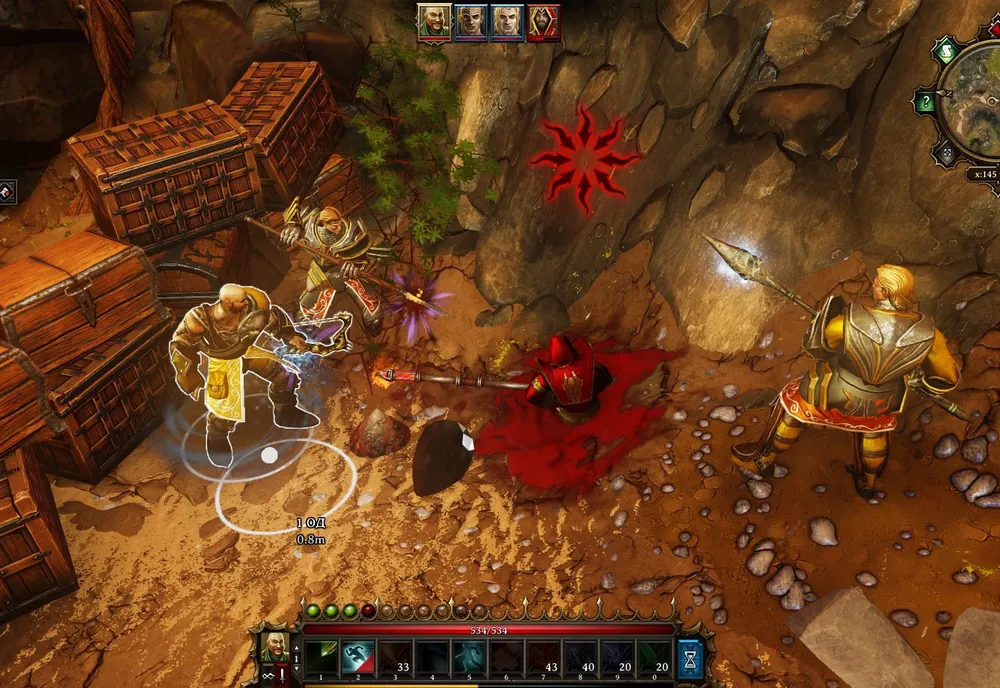Activate the running figure skill in slot 2
Screen dimensions: 1000x688
click(357, 657)
